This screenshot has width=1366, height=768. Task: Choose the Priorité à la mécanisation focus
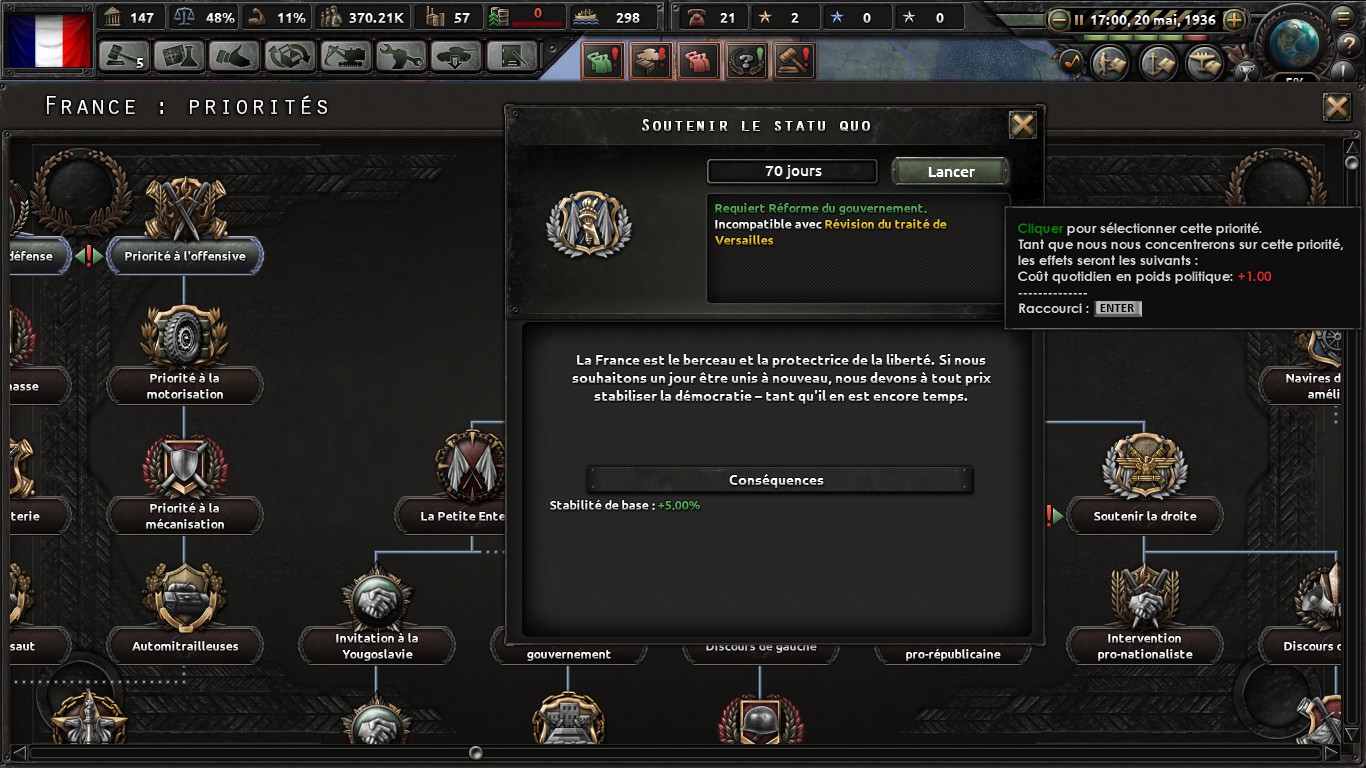click(184, 515)
